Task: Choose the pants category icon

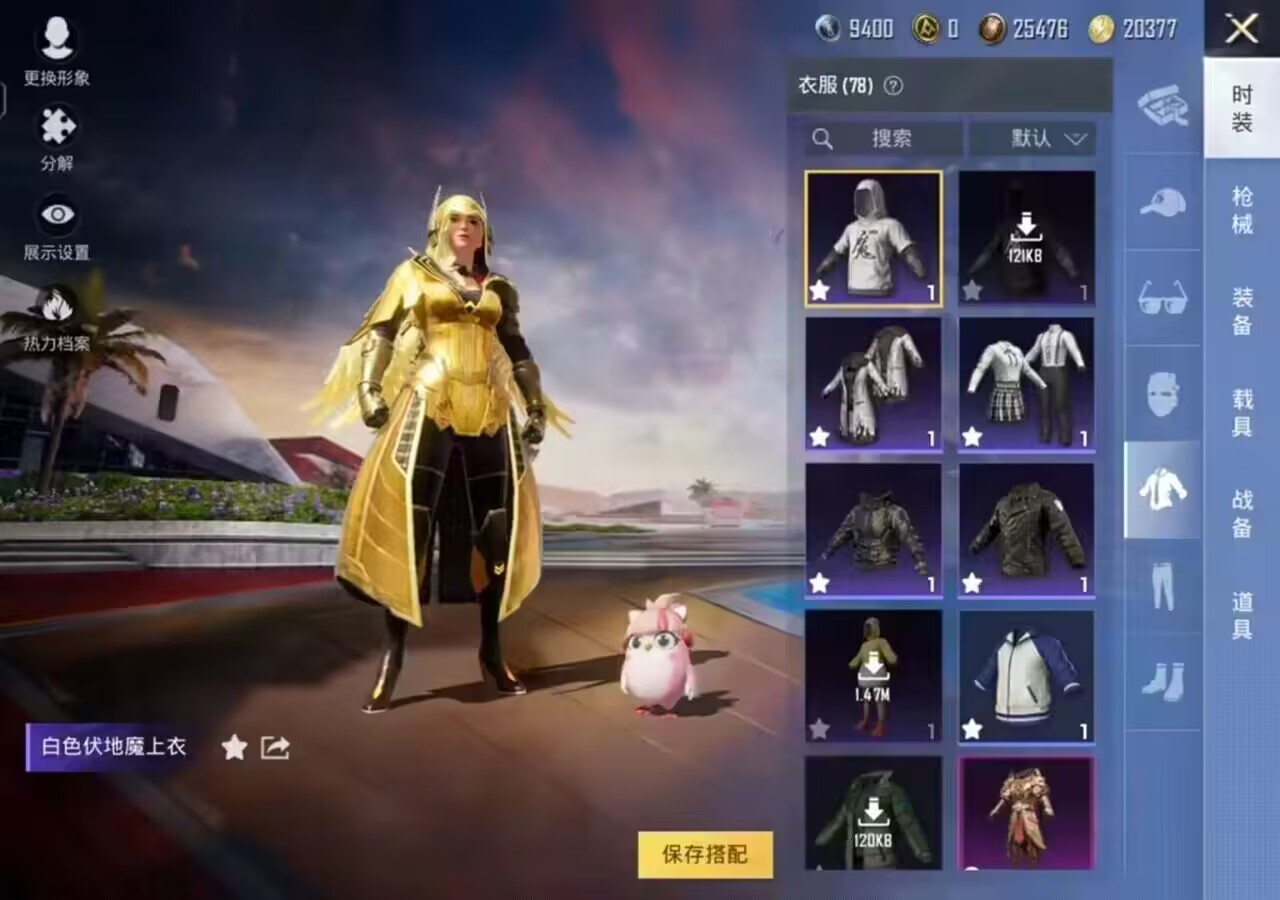Action: click(1162, 587)
